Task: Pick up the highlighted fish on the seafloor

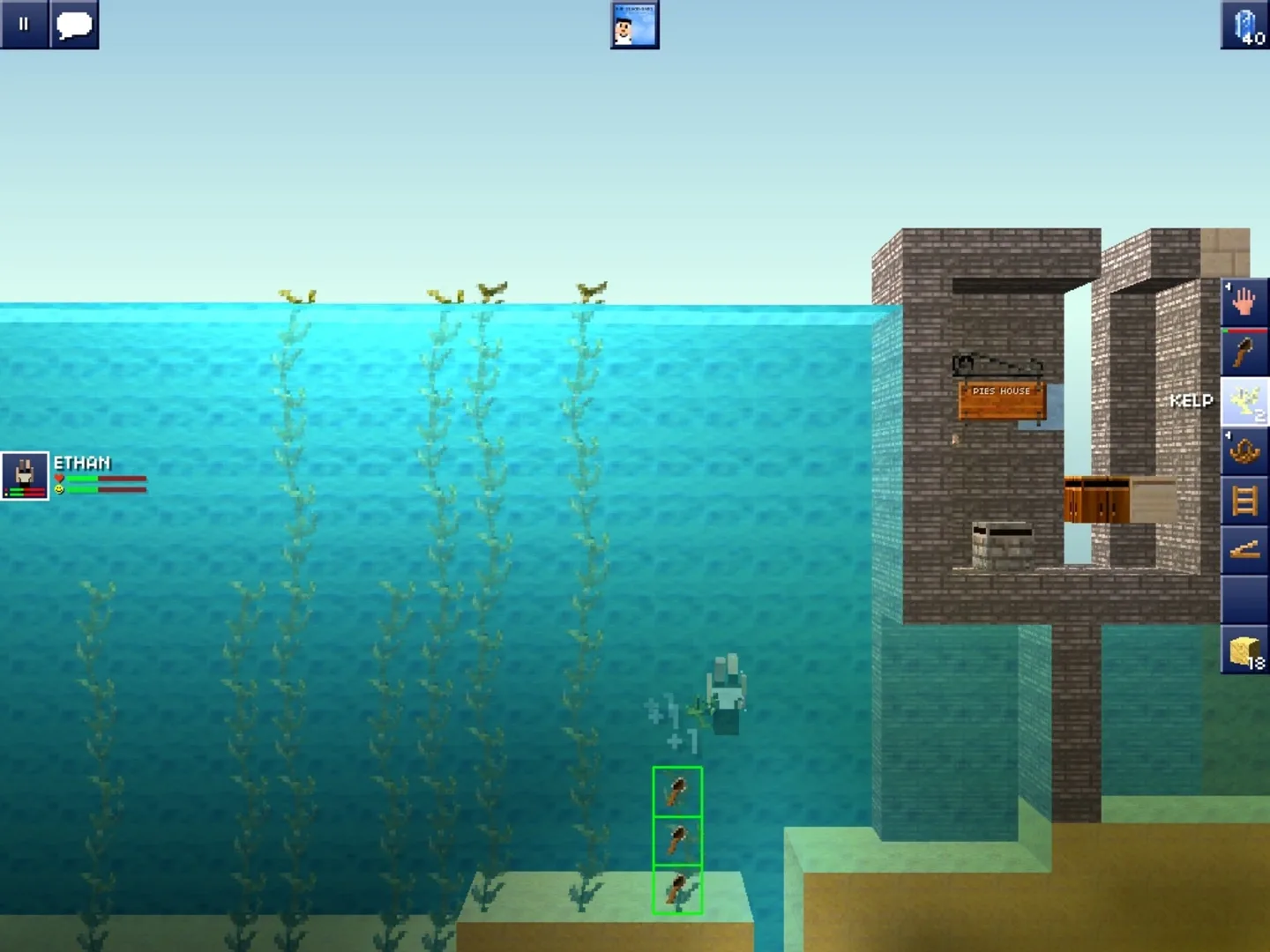Action: pyautogui.click(x=676, y=892)
